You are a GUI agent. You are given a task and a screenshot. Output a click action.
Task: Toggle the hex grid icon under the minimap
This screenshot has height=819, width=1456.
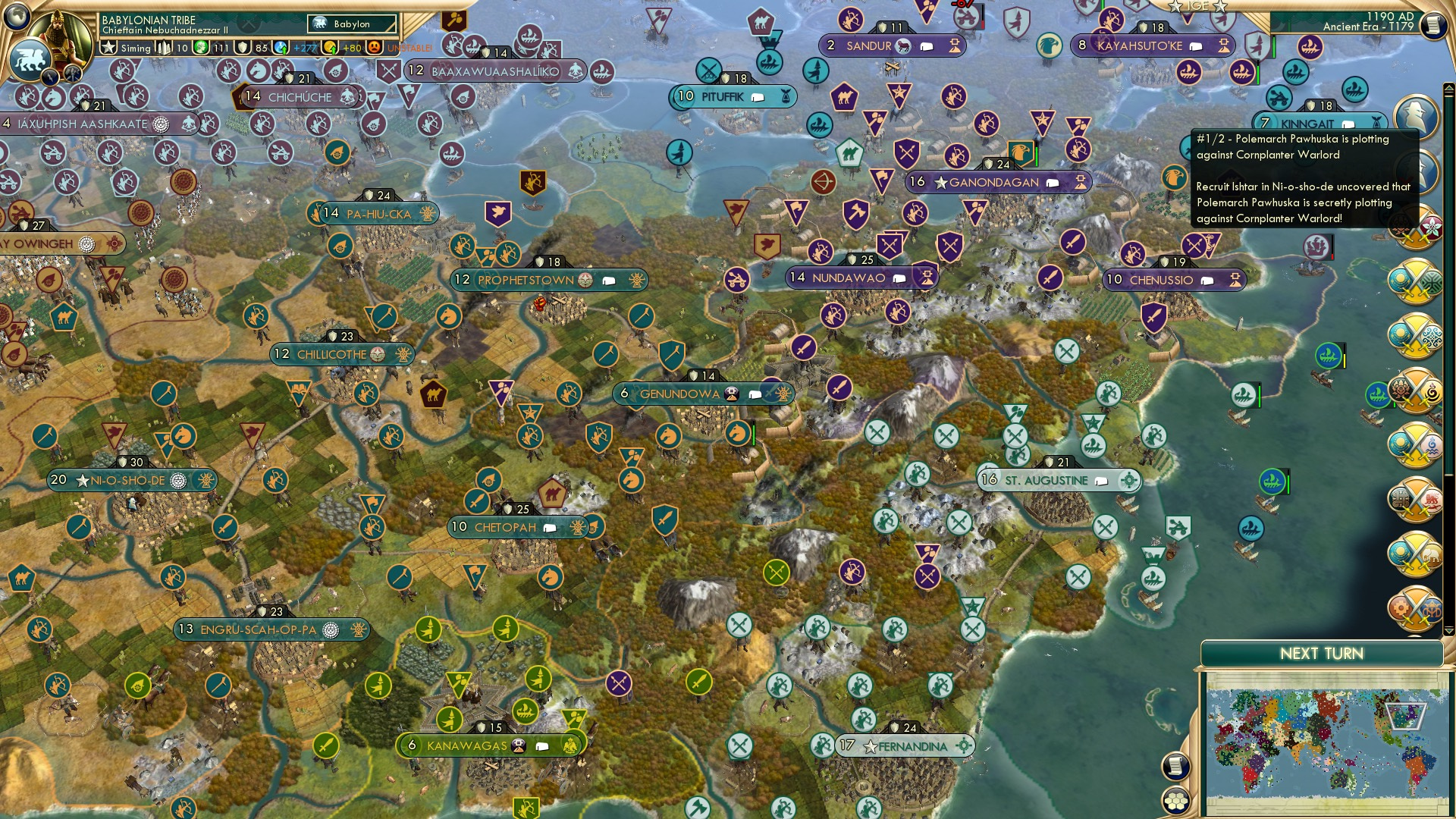pyautogui.click(x=1177, y=801)
